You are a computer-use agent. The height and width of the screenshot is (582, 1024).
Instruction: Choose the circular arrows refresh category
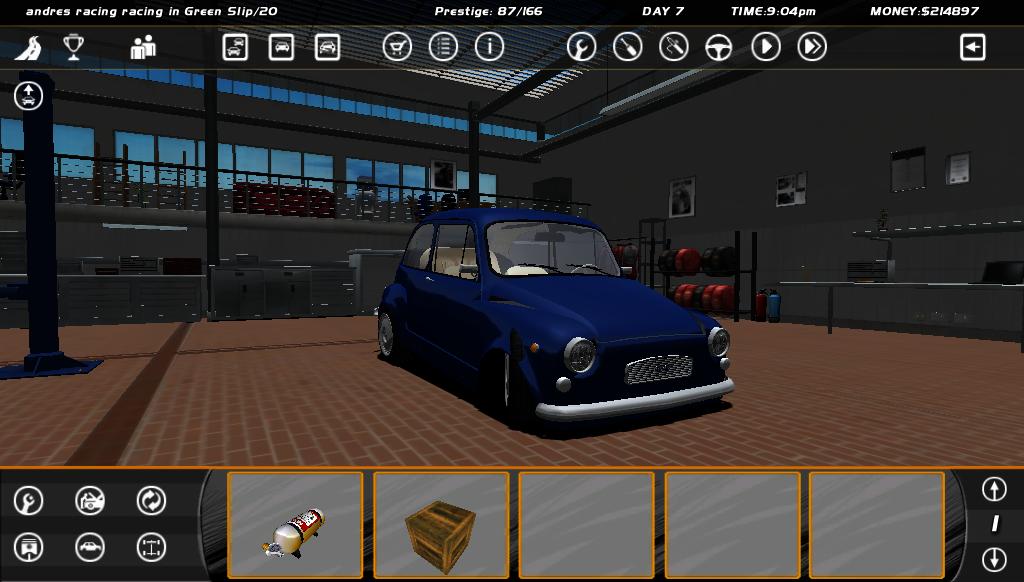[x=151, y=500]
